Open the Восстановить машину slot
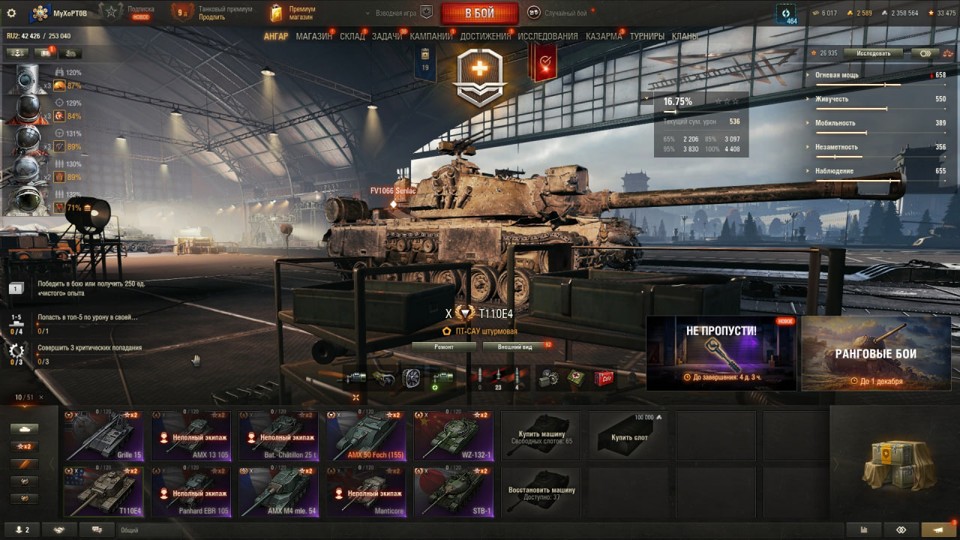This screenshot has height=540, width=960. (x=540, y=490)
